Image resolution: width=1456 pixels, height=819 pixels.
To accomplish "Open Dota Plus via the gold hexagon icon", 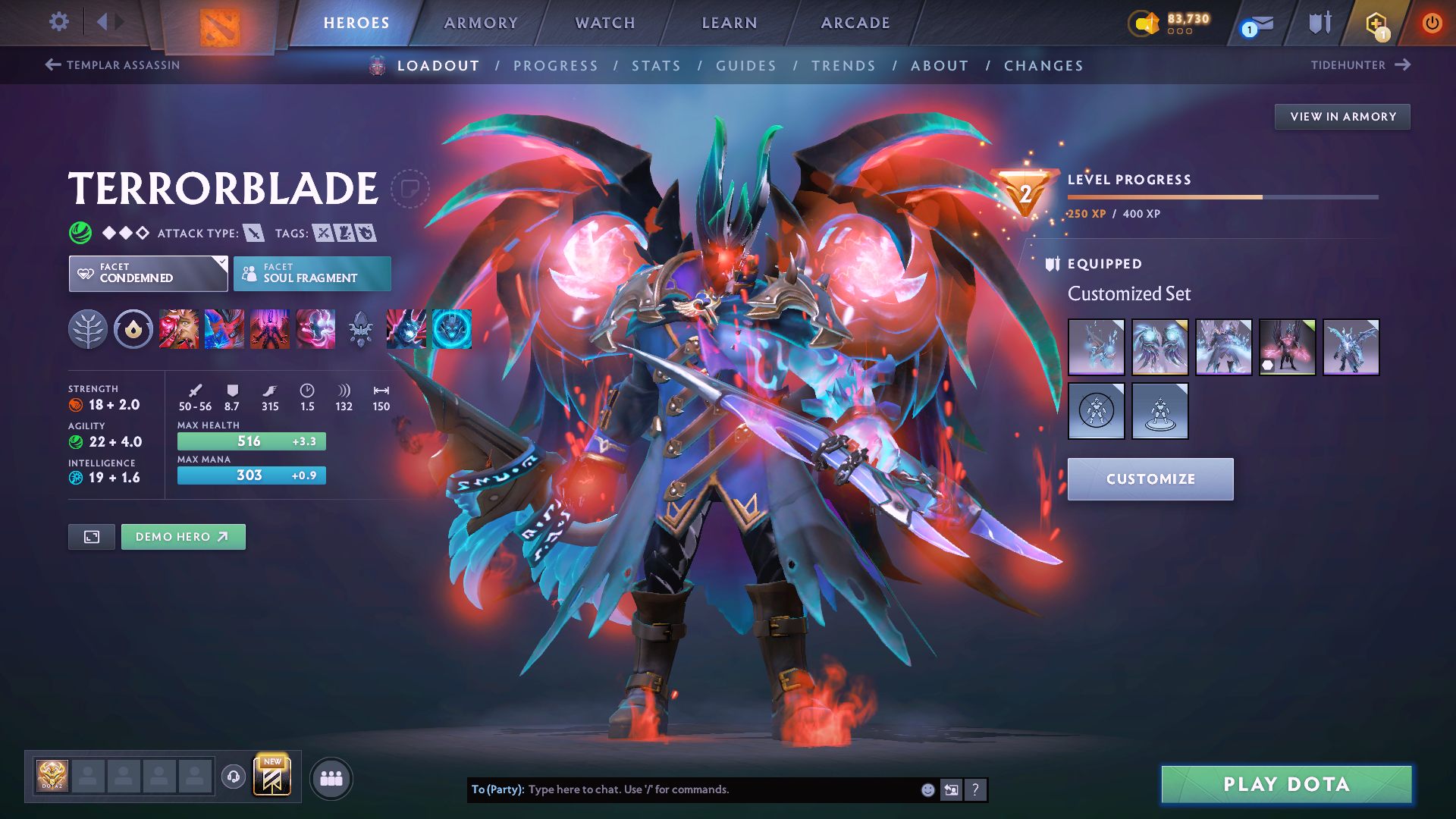I will [x=1375, y=23].
